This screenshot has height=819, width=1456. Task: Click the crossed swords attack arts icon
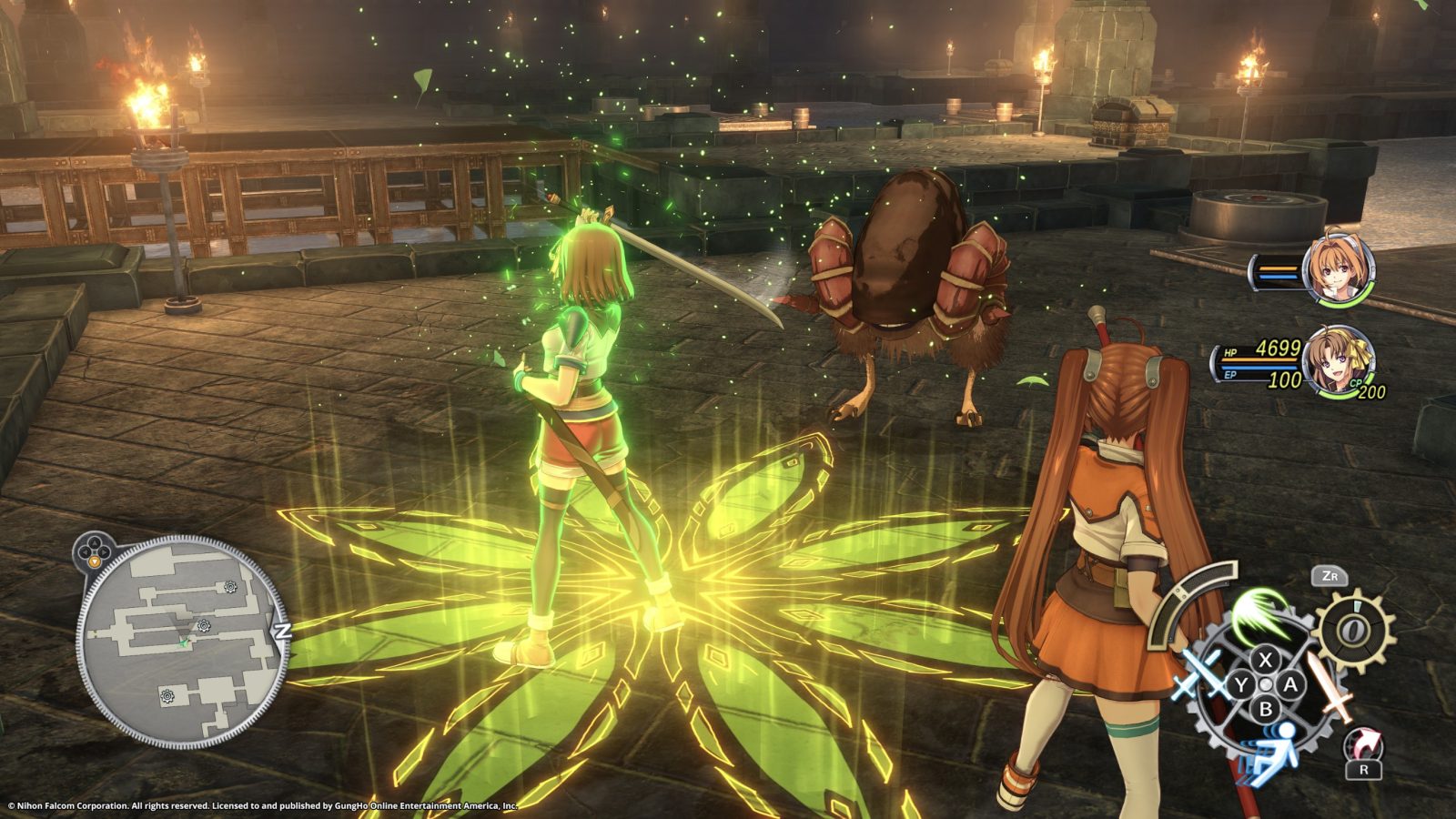[x=1200, y=673]
